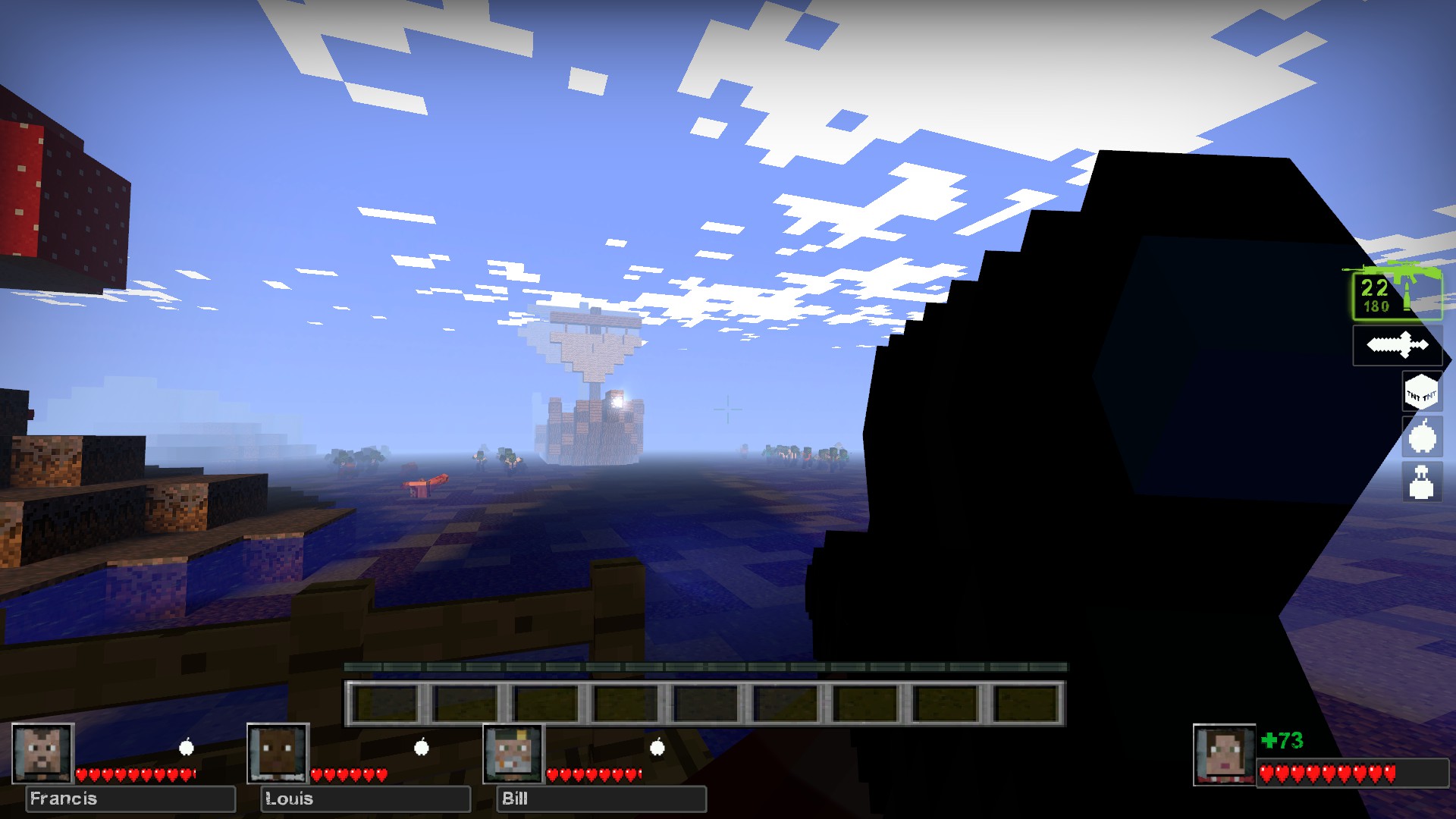Select the green assault rifle weapon slot

pos(1397,294)
